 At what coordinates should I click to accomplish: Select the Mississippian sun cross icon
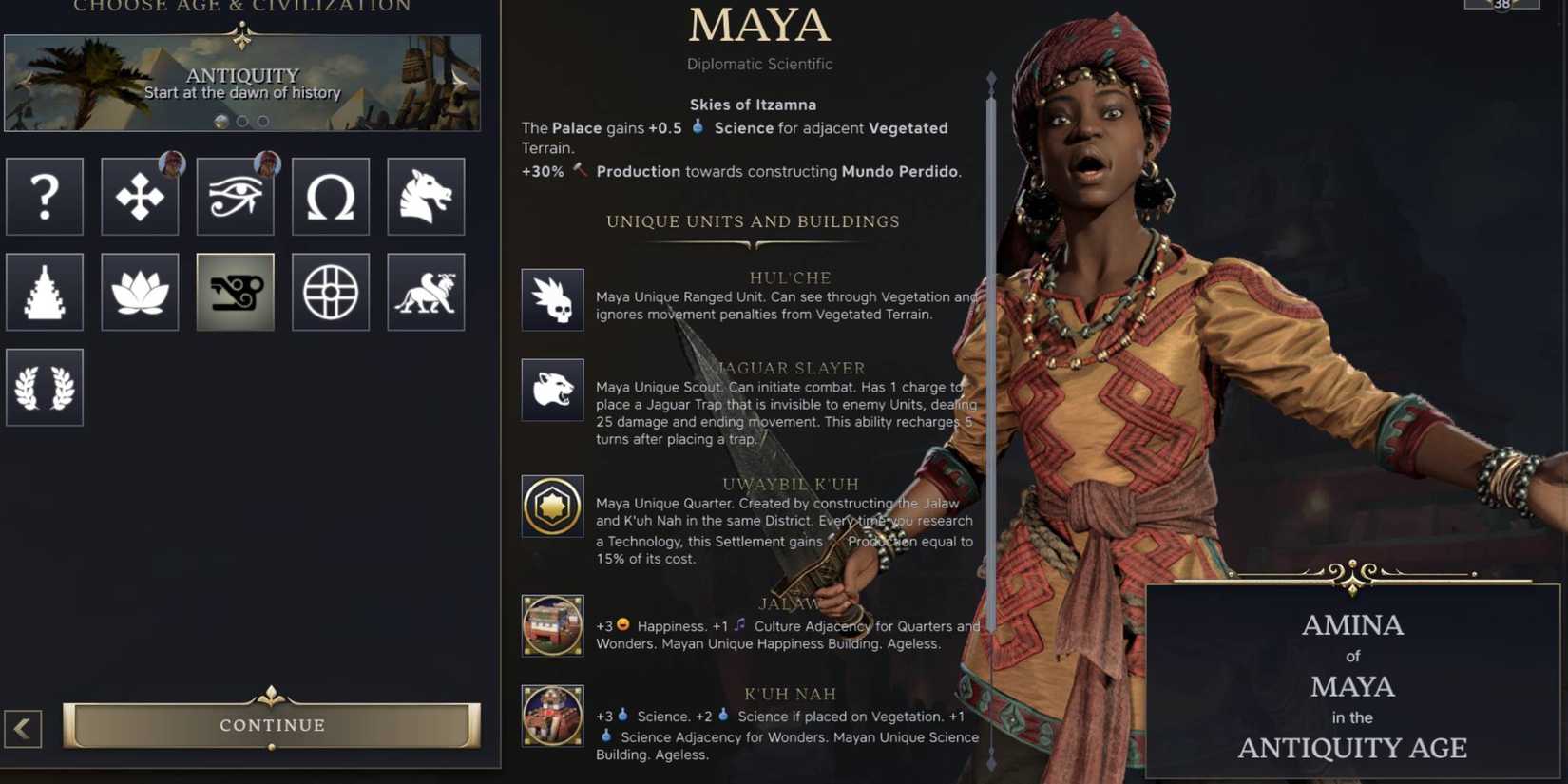(330, 292)
